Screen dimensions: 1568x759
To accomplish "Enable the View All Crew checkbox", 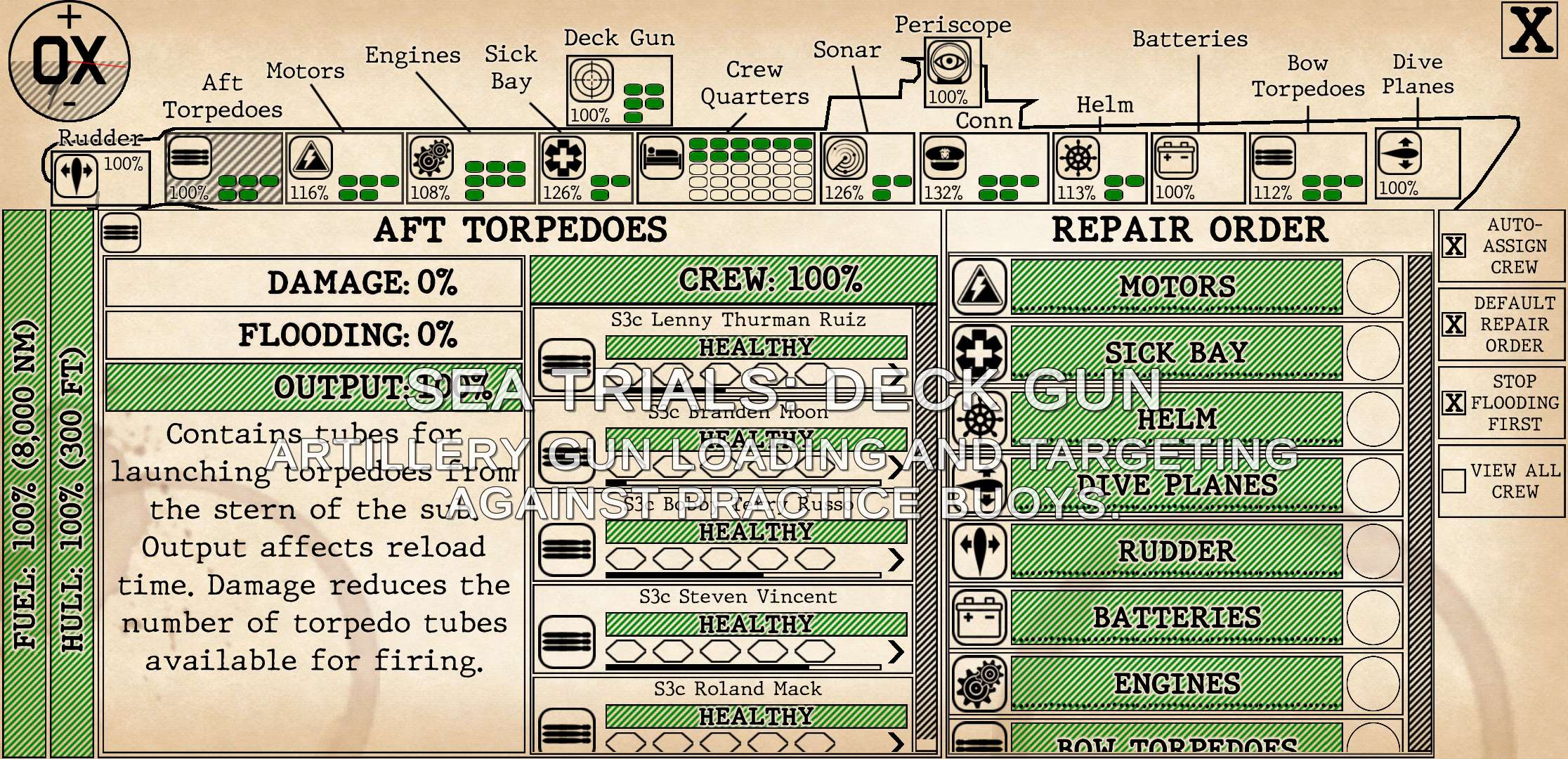I will pos(1453,481).
